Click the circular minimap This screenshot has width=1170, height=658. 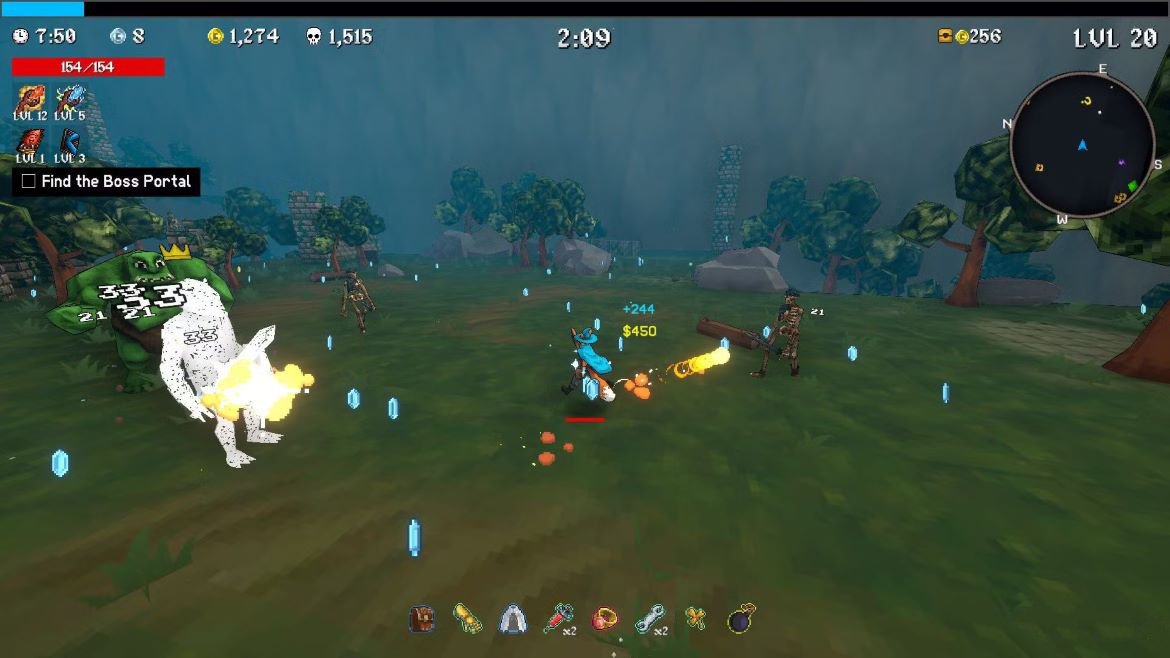click(1082, 145)
